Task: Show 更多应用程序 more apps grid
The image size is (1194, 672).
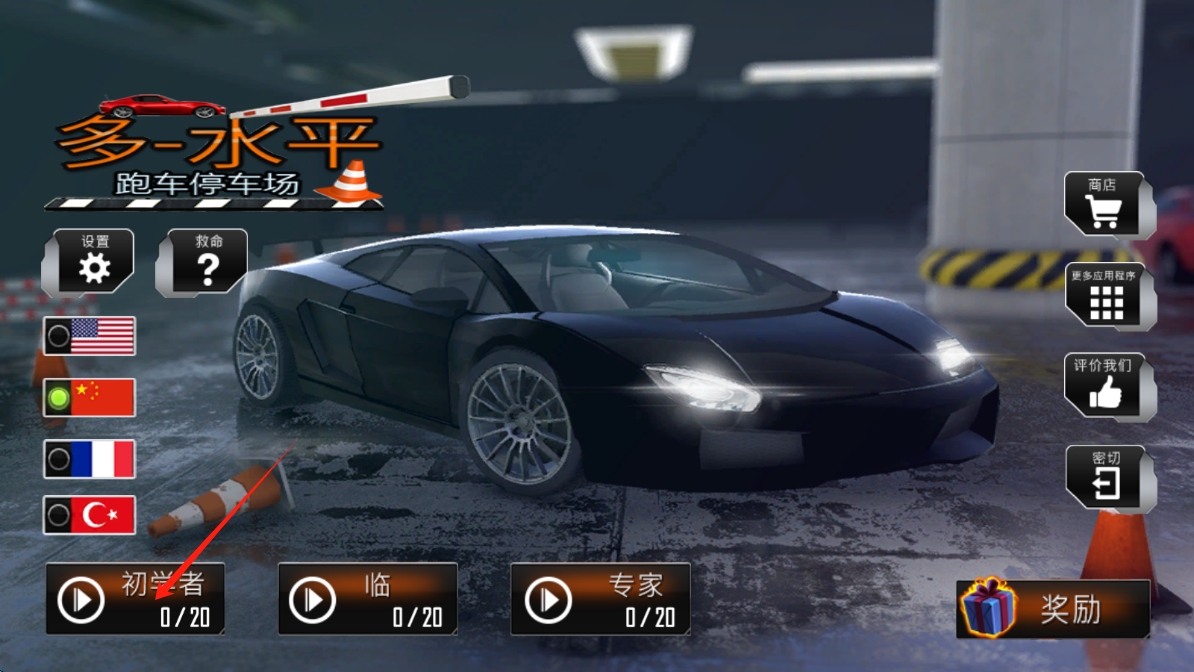Action: click(1105, 295)
